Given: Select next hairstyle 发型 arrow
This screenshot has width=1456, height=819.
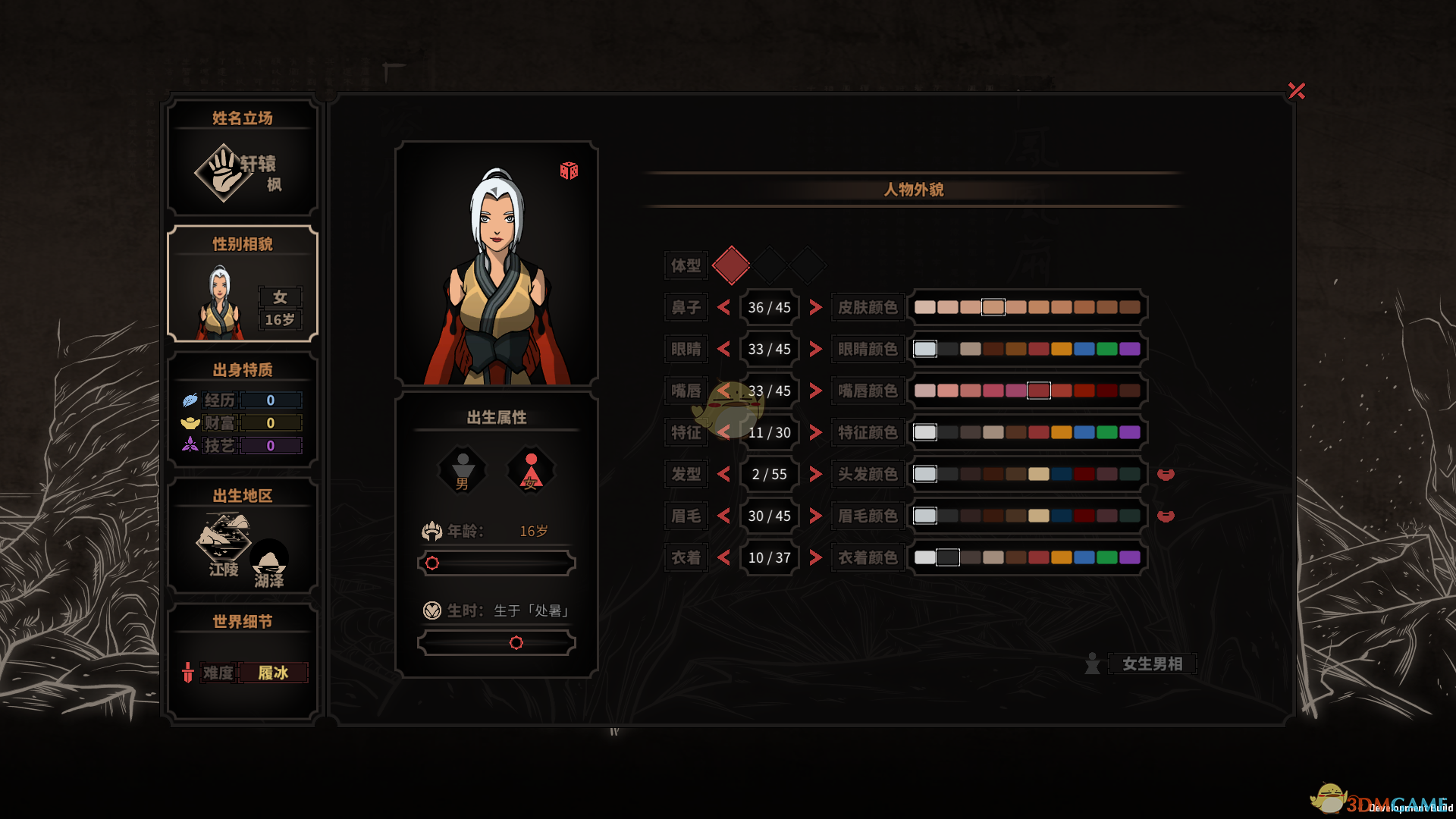Looking at the screenshot, I should (815, 474).
